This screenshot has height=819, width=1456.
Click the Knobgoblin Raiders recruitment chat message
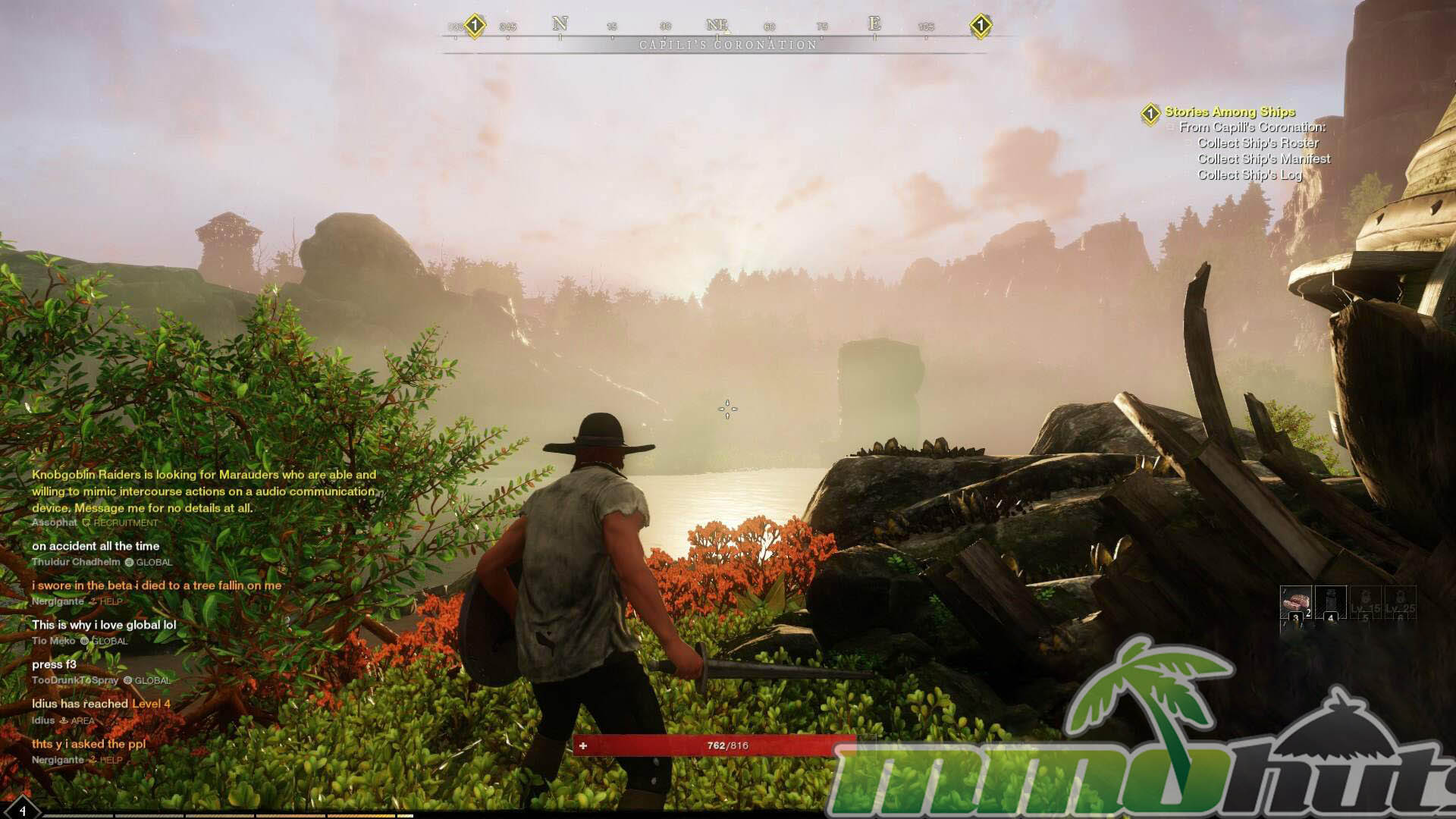[204, 491]
